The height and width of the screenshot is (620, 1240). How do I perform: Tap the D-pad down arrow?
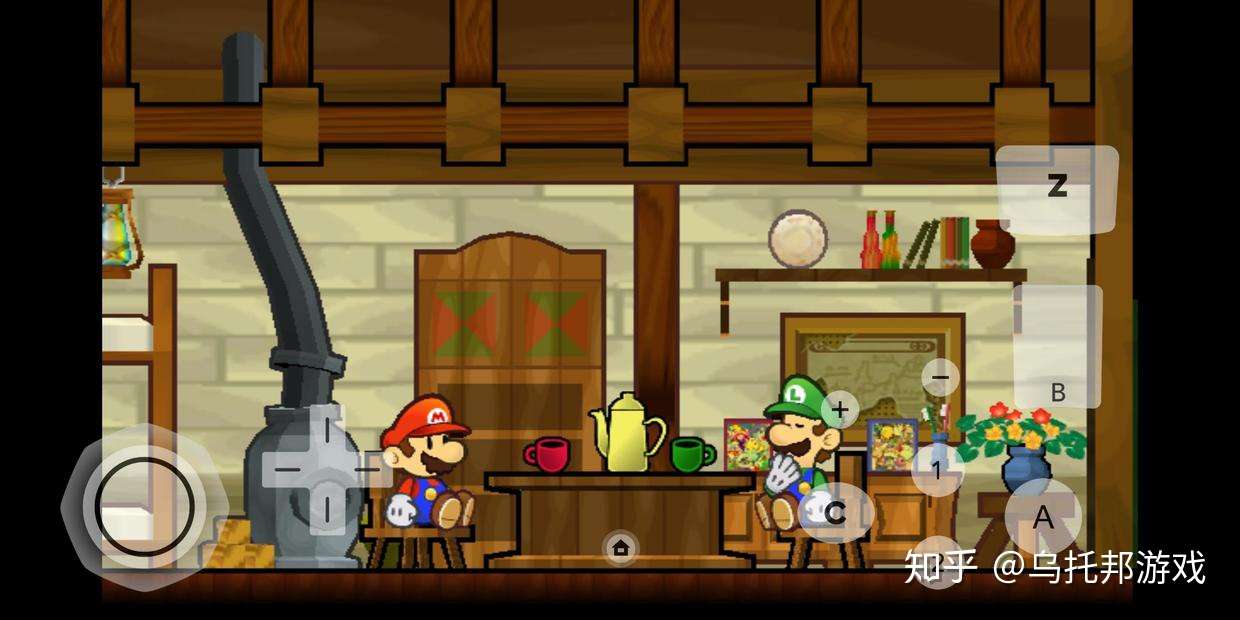[325, 508]
